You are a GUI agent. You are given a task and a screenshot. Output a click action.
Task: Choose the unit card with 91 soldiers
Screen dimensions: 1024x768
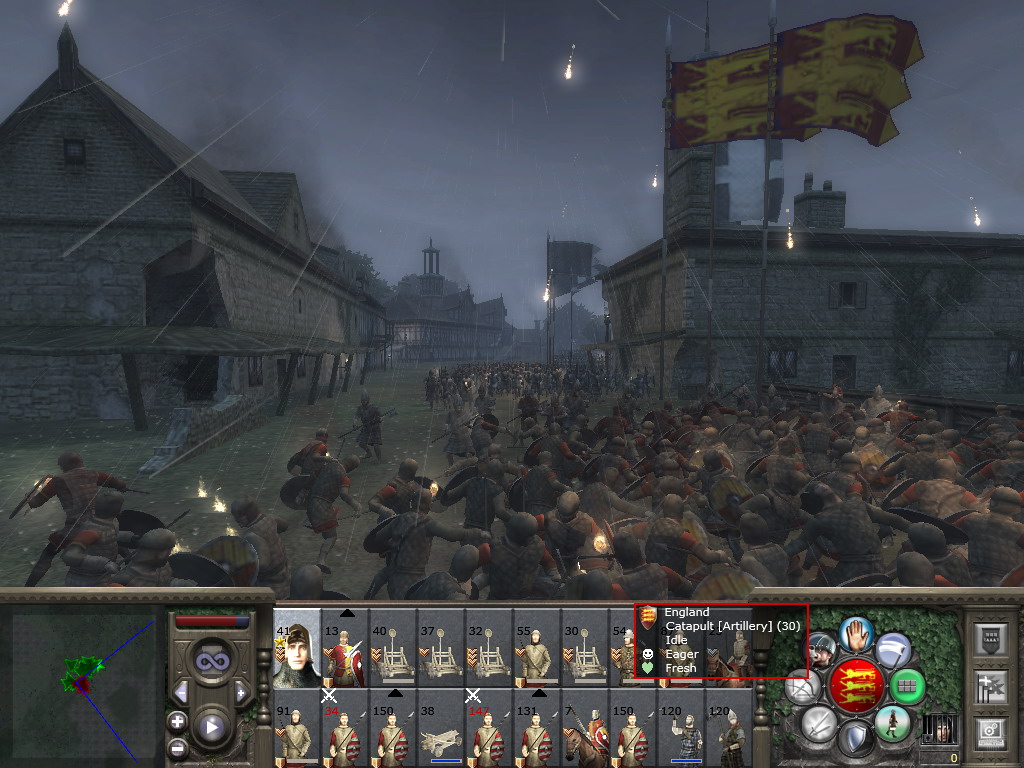[297, 728]
